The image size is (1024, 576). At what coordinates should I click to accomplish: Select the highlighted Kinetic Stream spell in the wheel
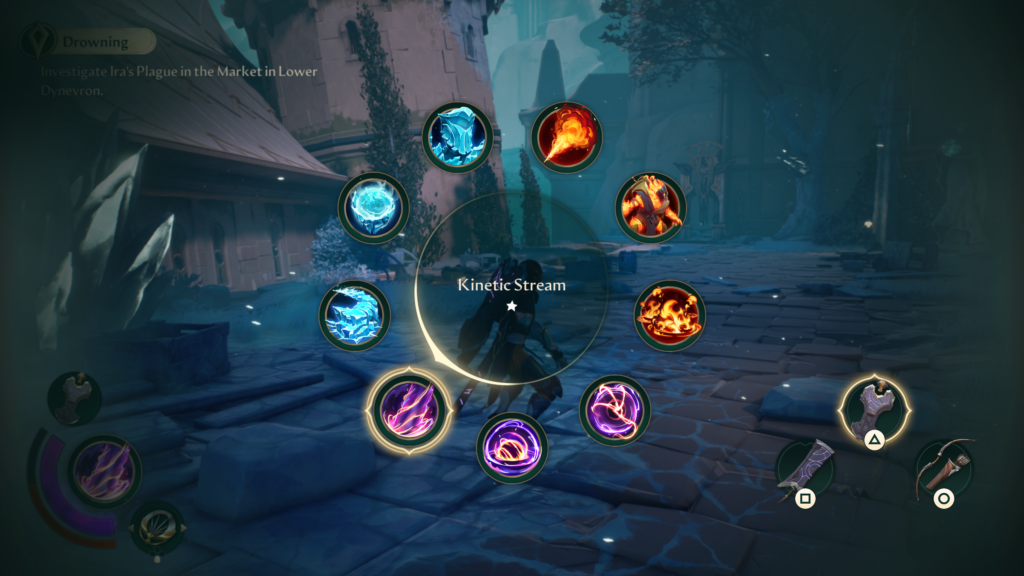405,410
